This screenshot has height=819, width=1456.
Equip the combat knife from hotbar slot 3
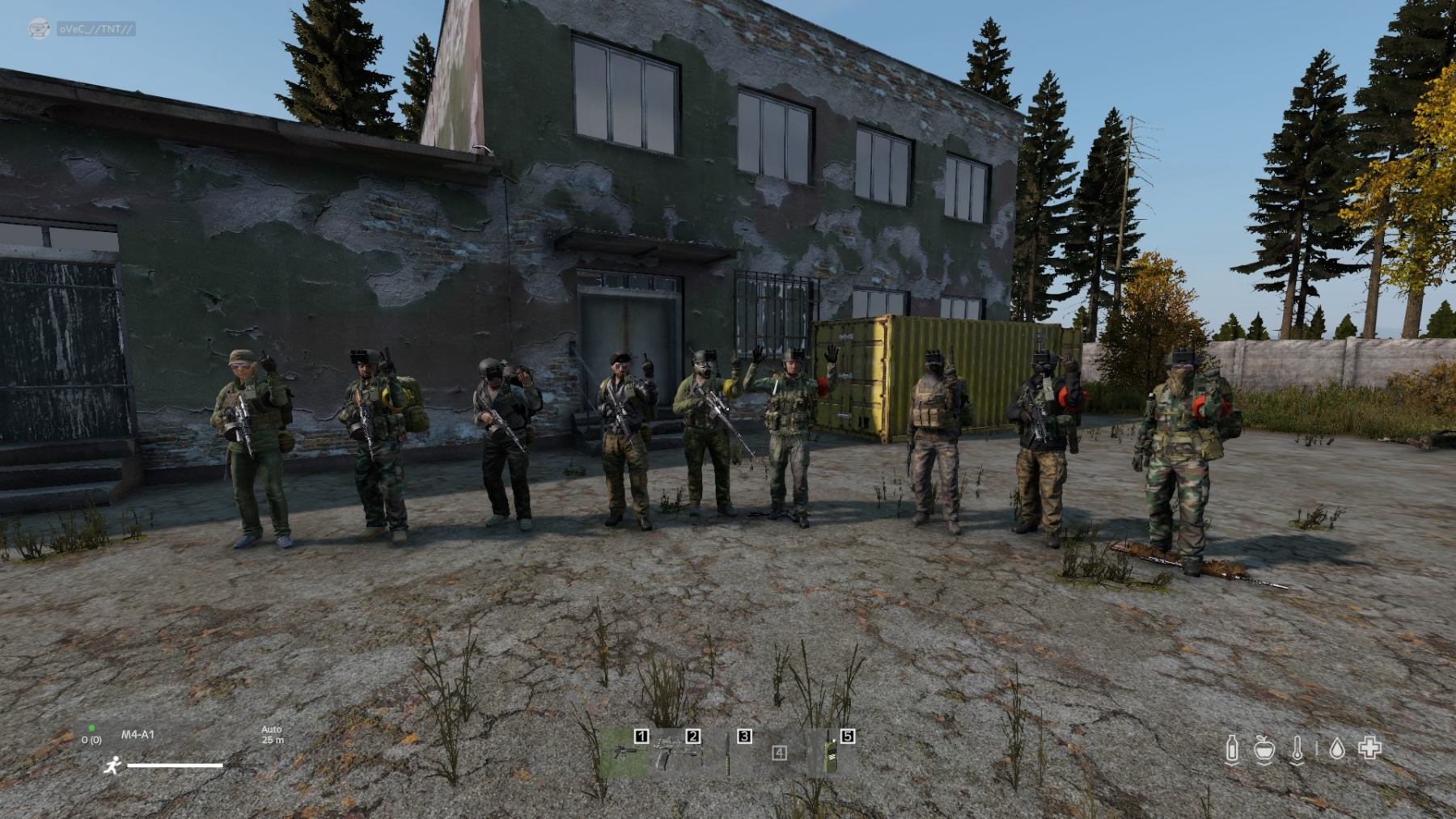click(727, 754)
